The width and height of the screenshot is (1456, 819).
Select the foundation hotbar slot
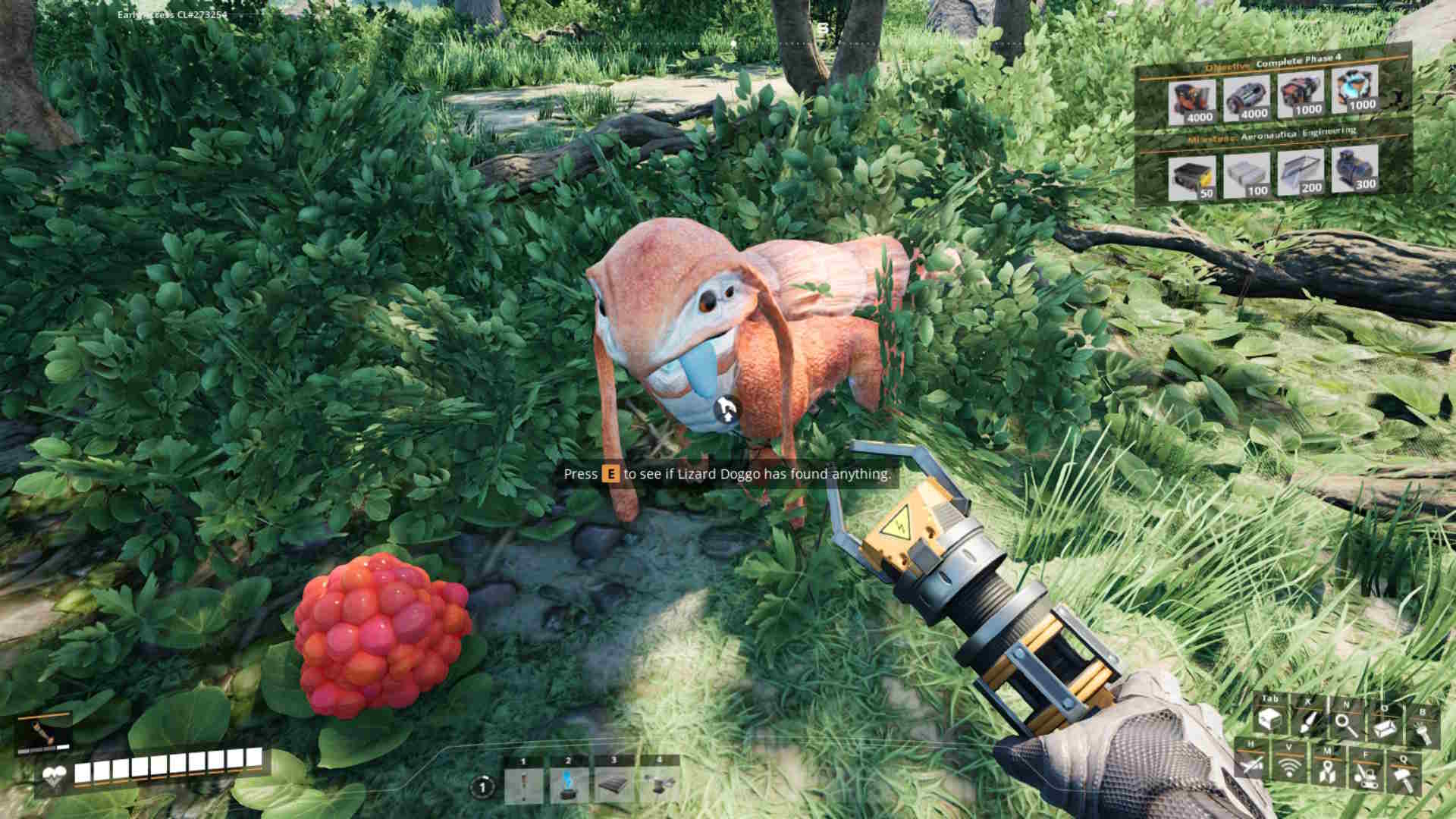615,784
